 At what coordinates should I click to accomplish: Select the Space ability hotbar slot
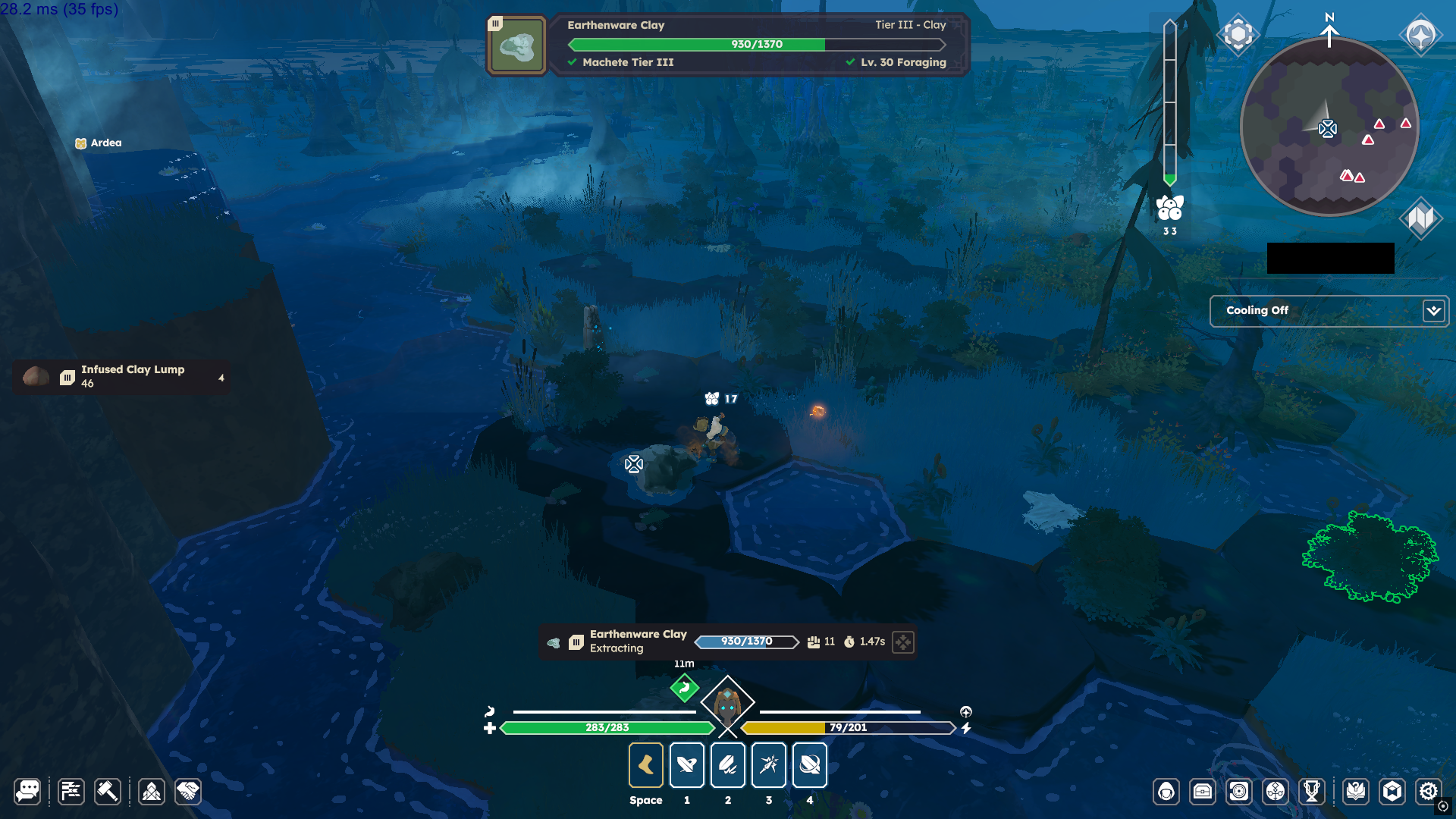click(x=646, y=765)
